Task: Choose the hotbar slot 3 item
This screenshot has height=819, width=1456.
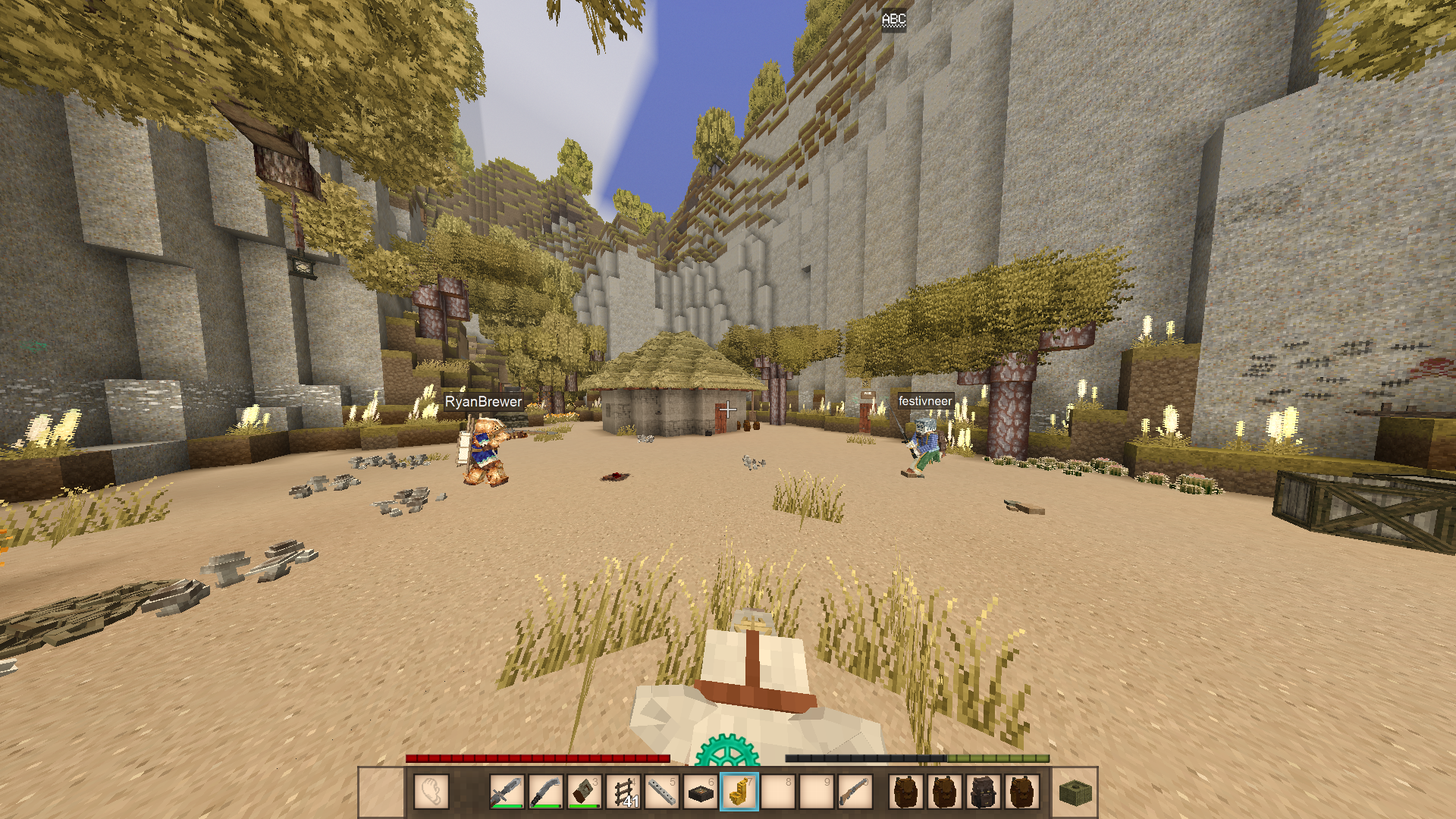Action: [x=585, y=792]
